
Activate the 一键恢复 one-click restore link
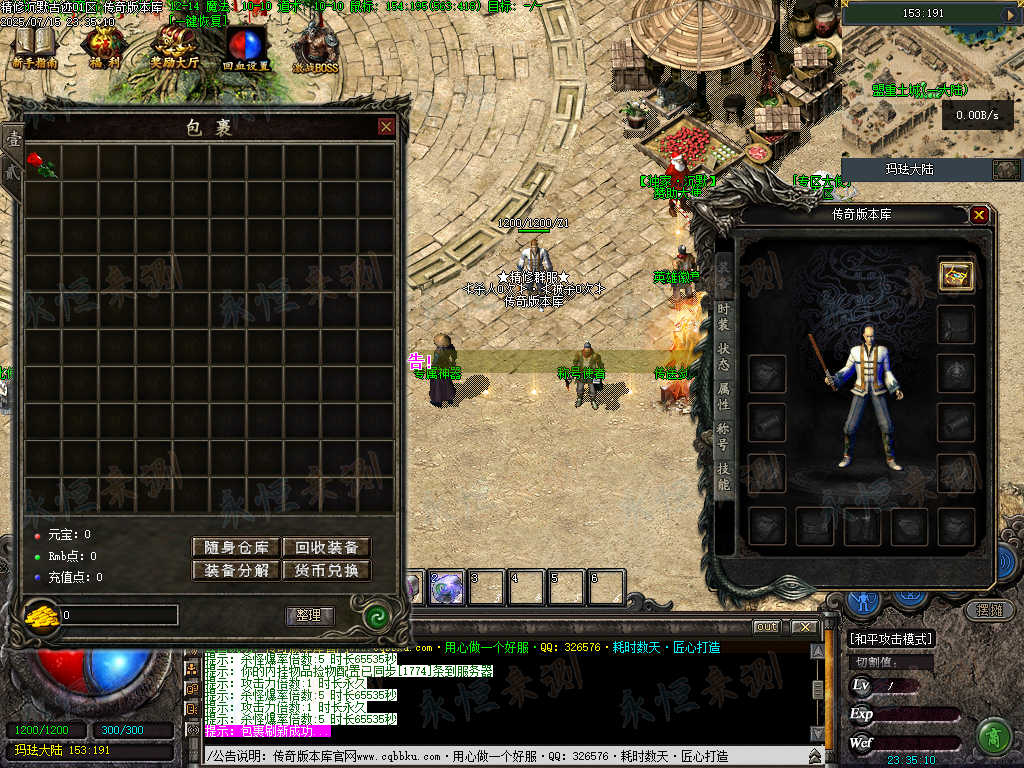coord(198,20)
